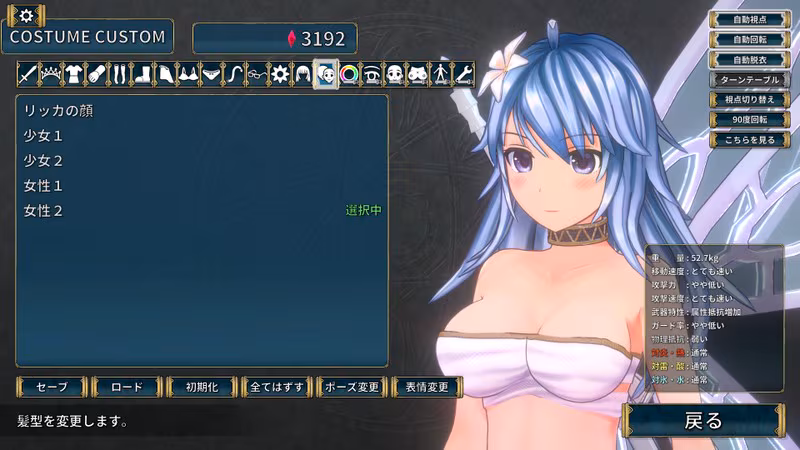800x450 pixels.
Task: Select the rainbow color wheel tab
Action: coord(349,74)
